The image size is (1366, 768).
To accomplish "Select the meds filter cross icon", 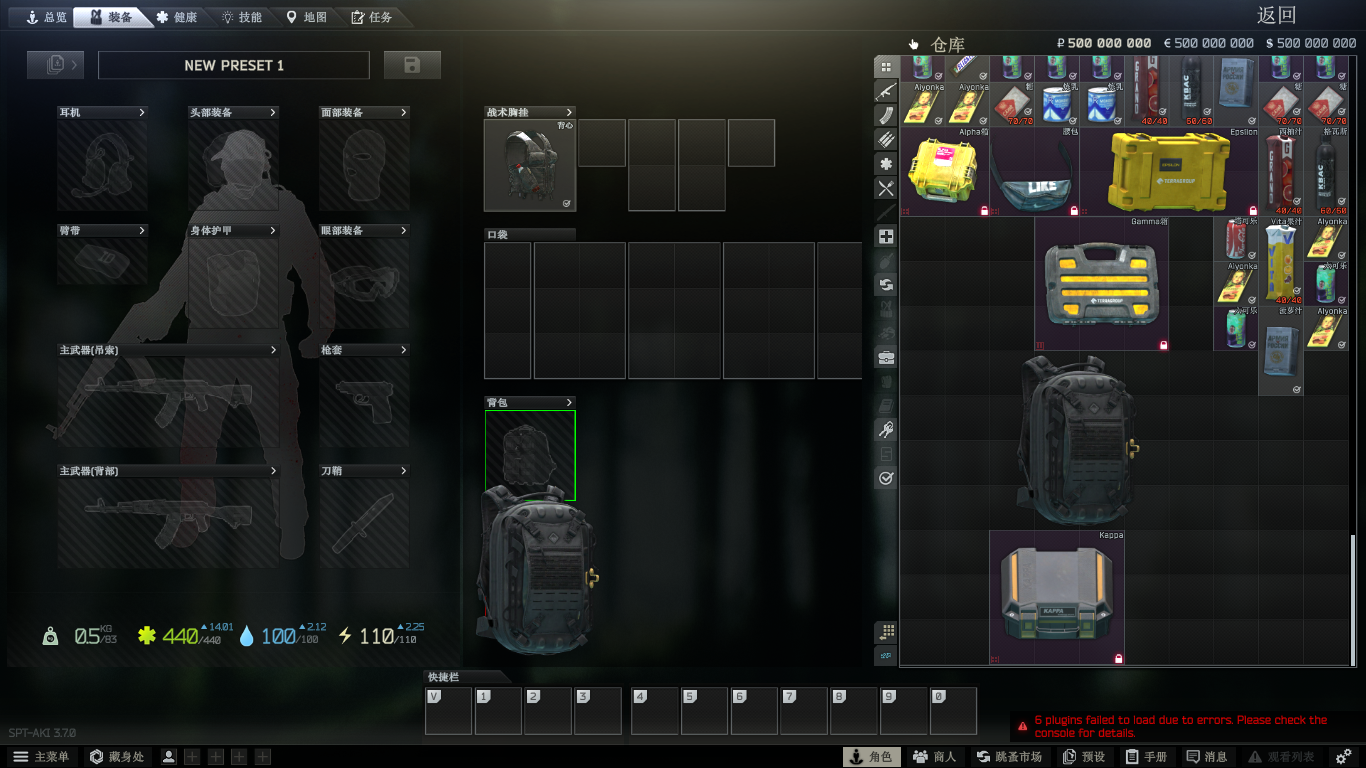I will point(885,236).
